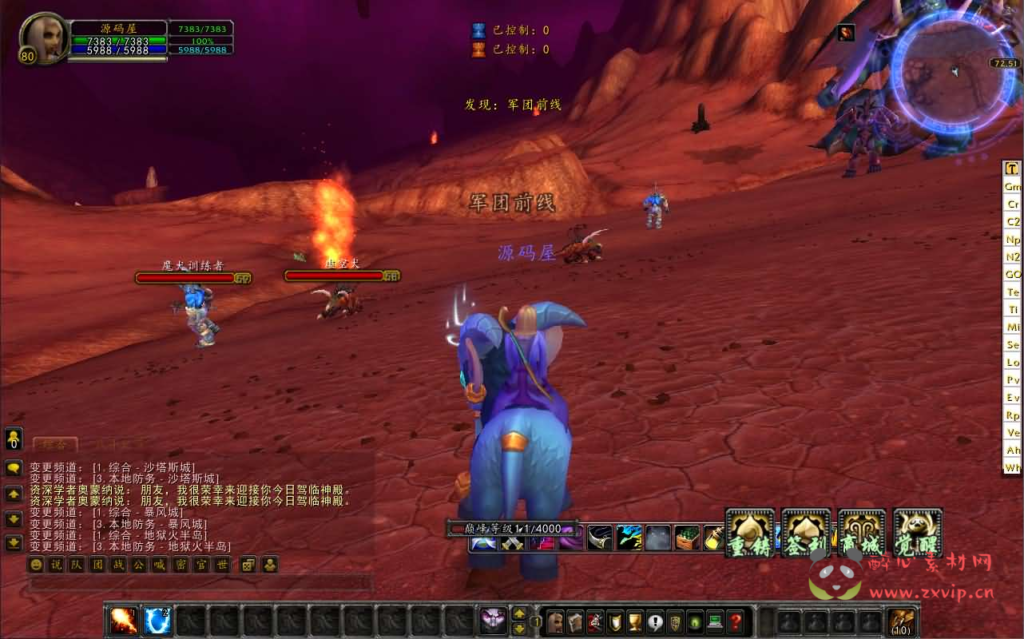Image resolution: width=1024 pixels, height=639 pixels.
Task: Open the red question mark help button
Action: (735, 621)
